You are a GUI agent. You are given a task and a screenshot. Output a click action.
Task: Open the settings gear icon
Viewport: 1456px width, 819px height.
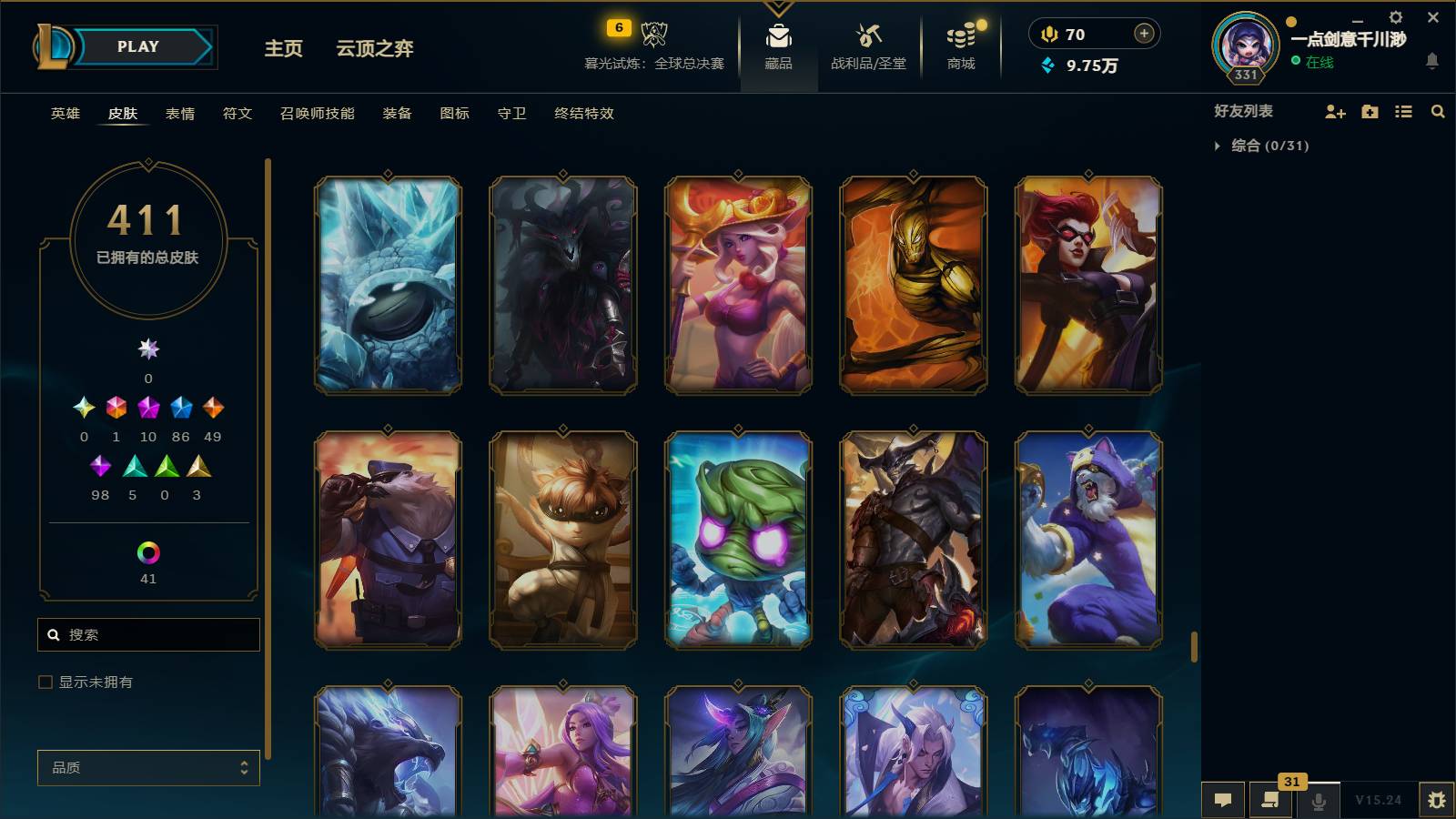tap(1396, 16)
